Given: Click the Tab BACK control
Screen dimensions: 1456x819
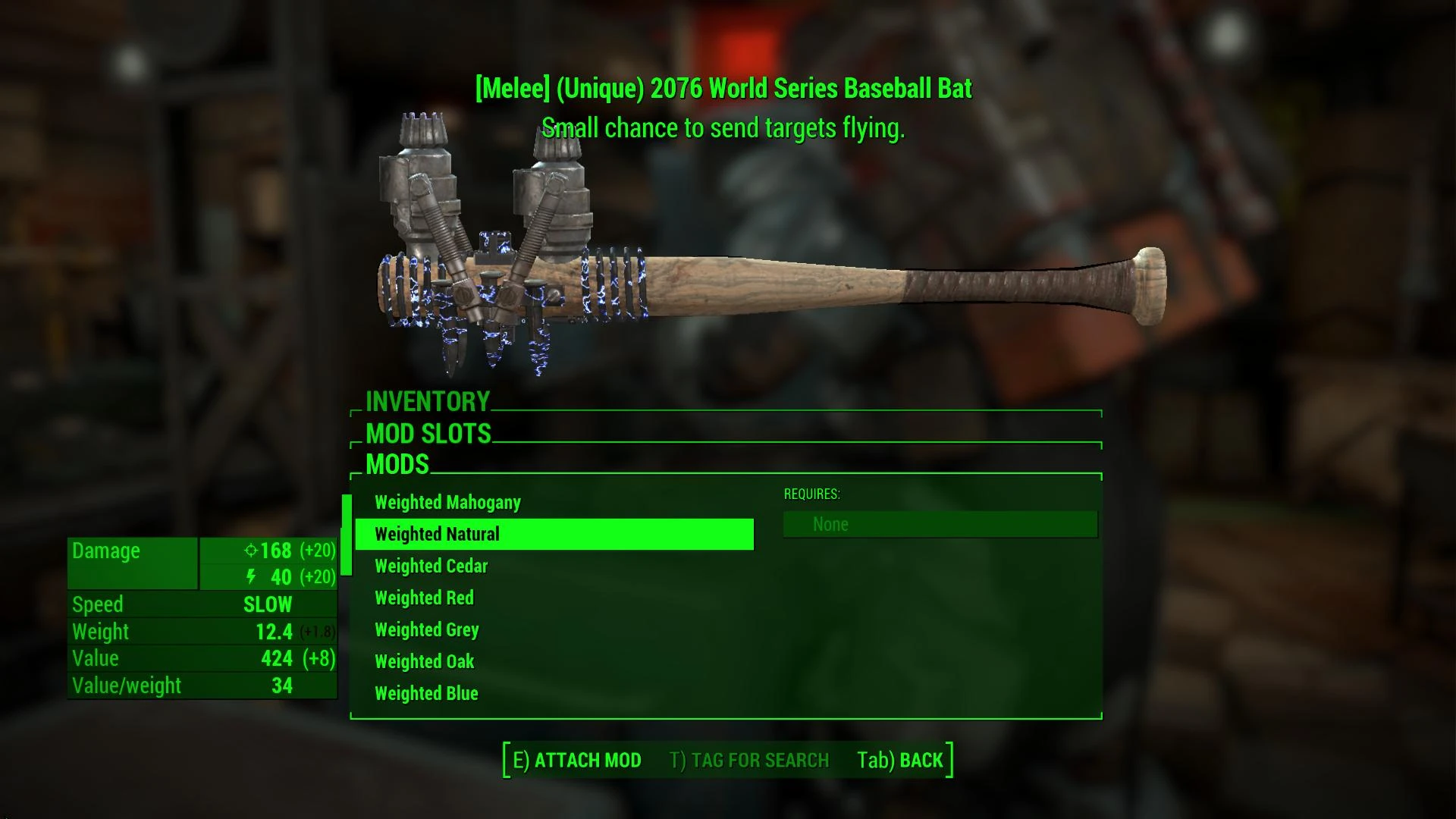Looking at the screenshot, I should pos(898,759).
